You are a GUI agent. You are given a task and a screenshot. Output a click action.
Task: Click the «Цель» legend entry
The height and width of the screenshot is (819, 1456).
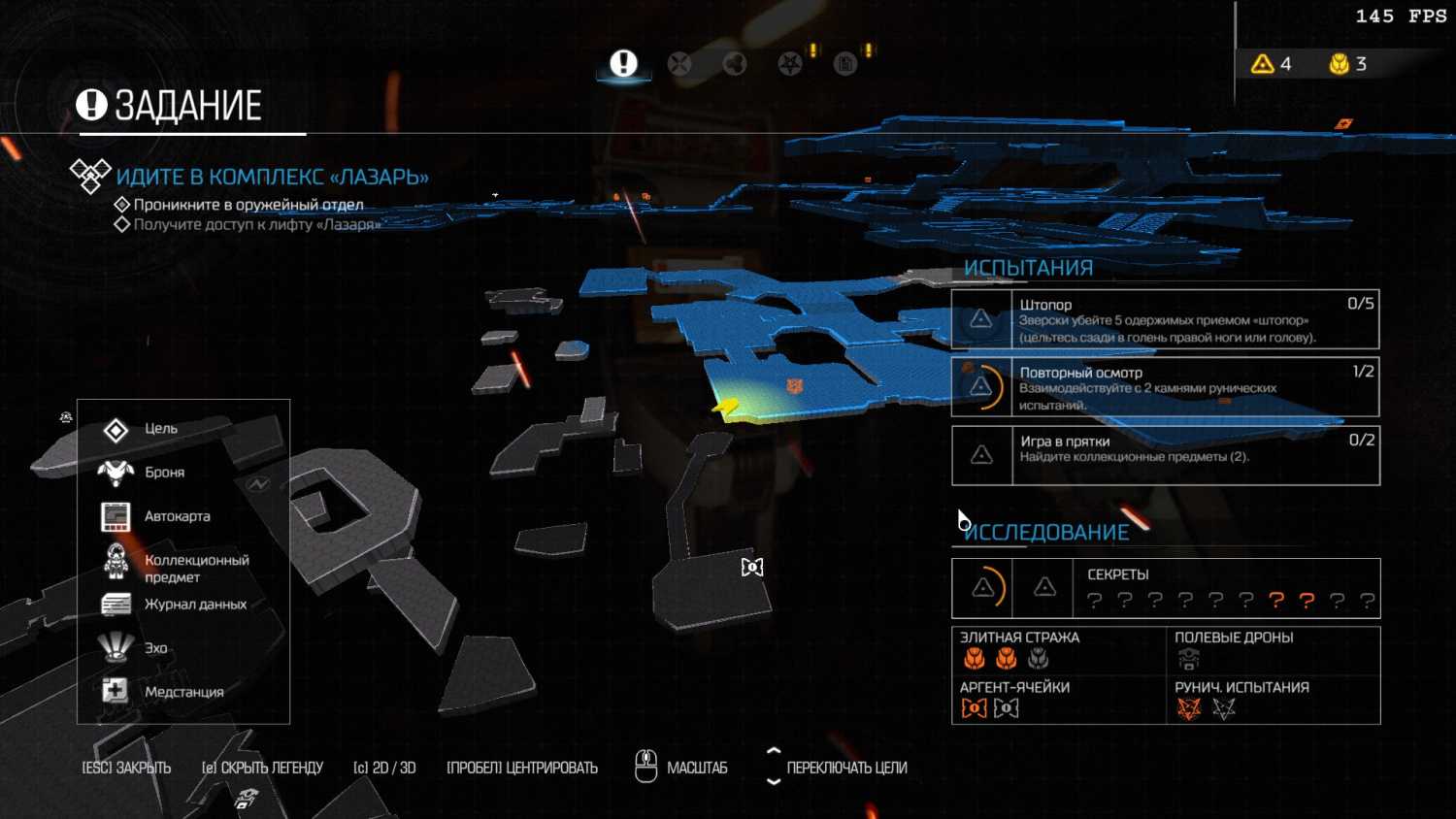click(161, 429)
